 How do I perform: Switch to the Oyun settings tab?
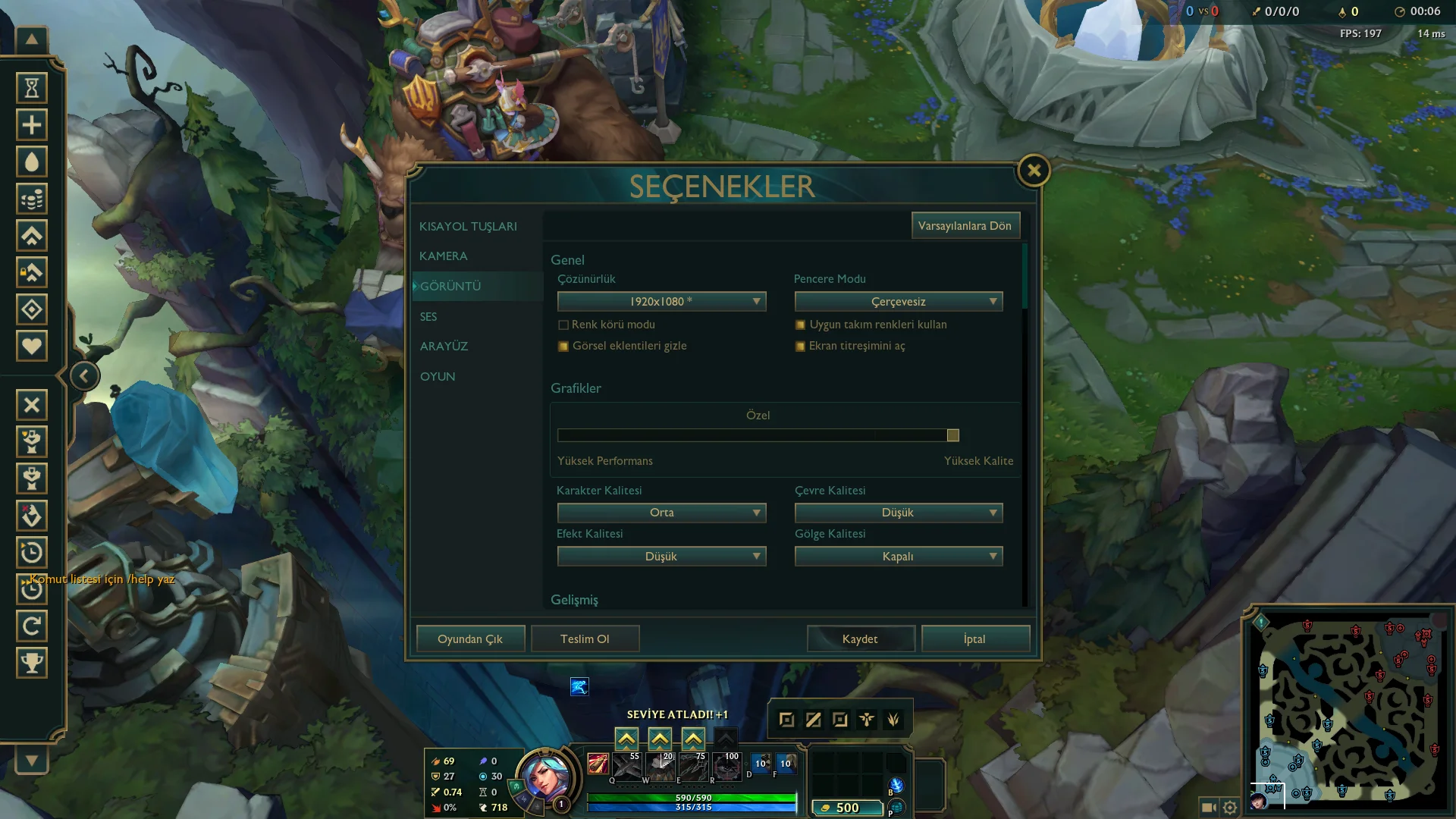438,377
